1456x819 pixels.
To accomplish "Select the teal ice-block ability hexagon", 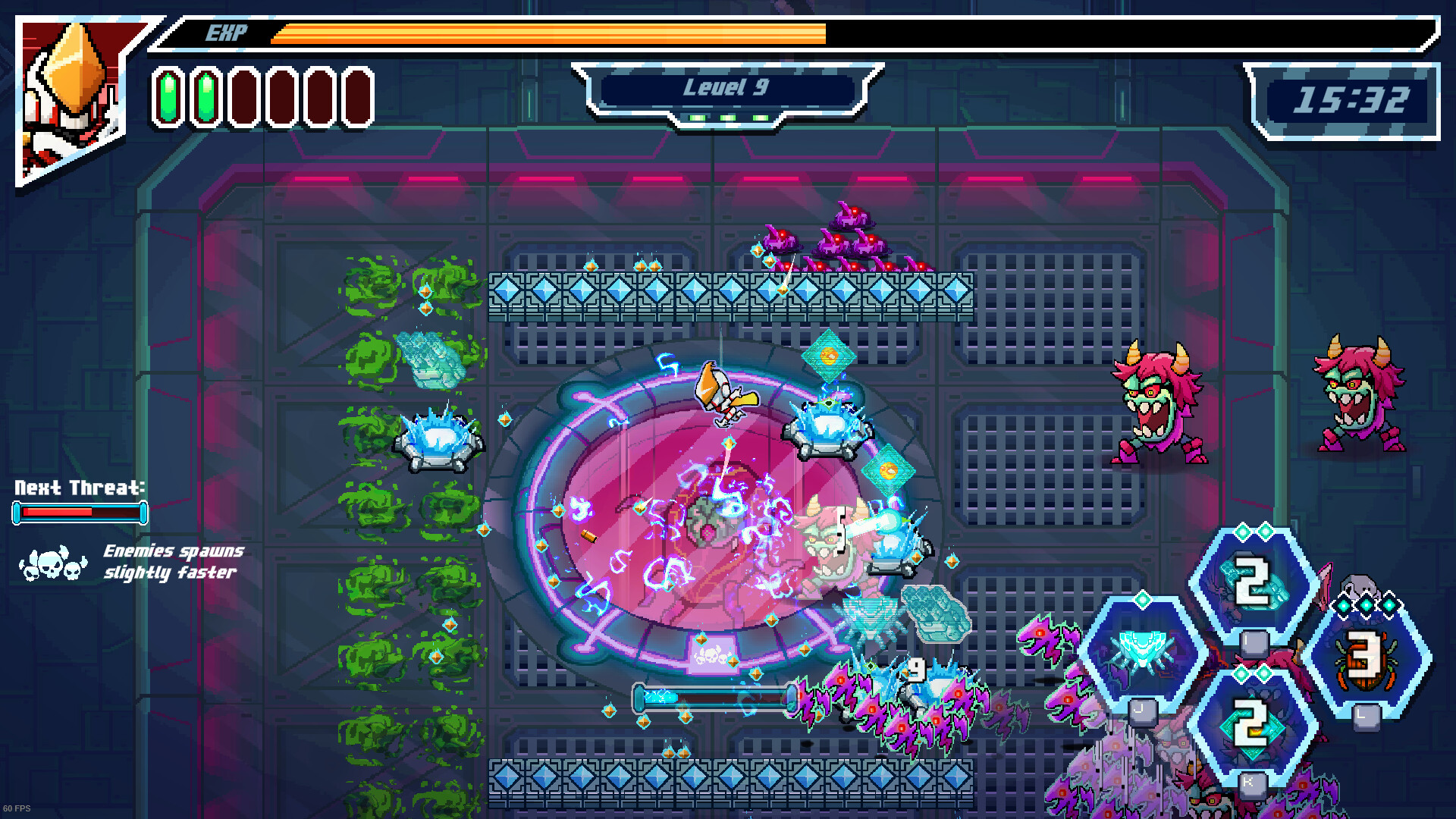I will [x=1253, y=582].
